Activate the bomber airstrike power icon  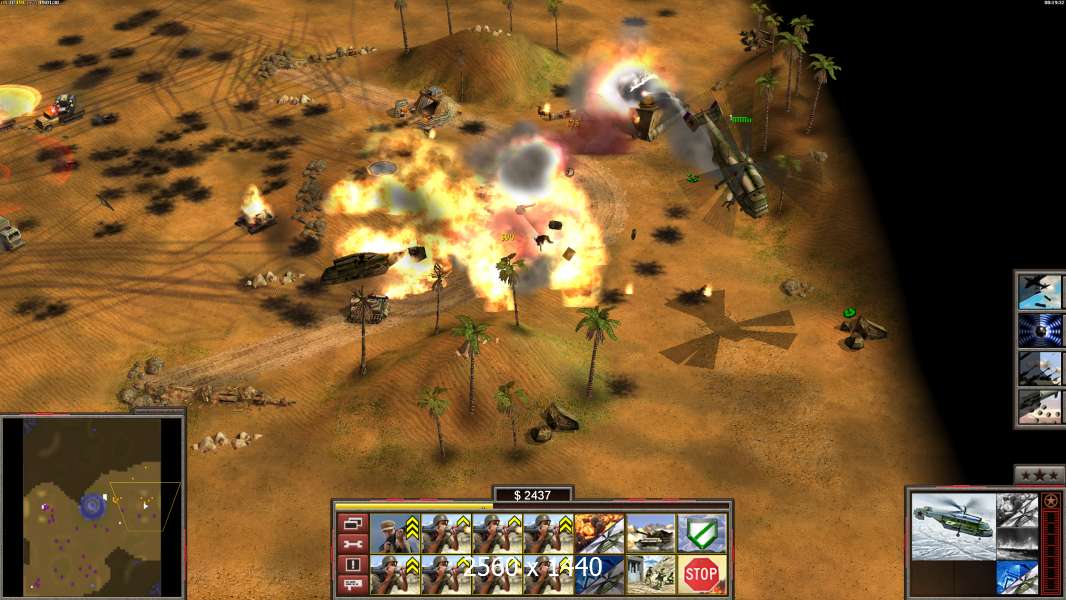point(1039,291)
